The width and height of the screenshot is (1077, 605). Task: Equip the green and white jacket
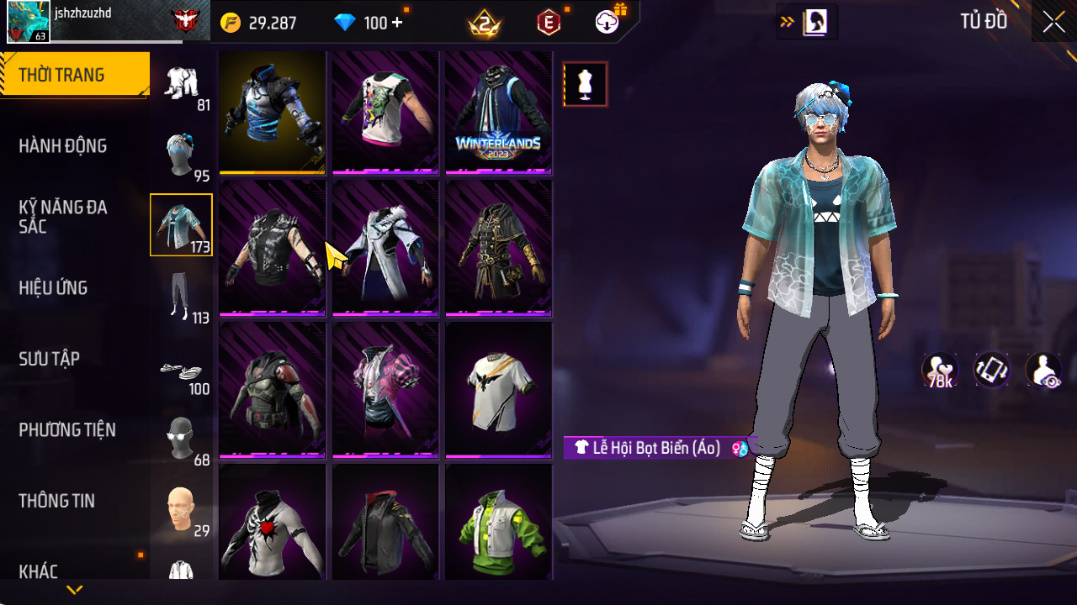(498, 525)
